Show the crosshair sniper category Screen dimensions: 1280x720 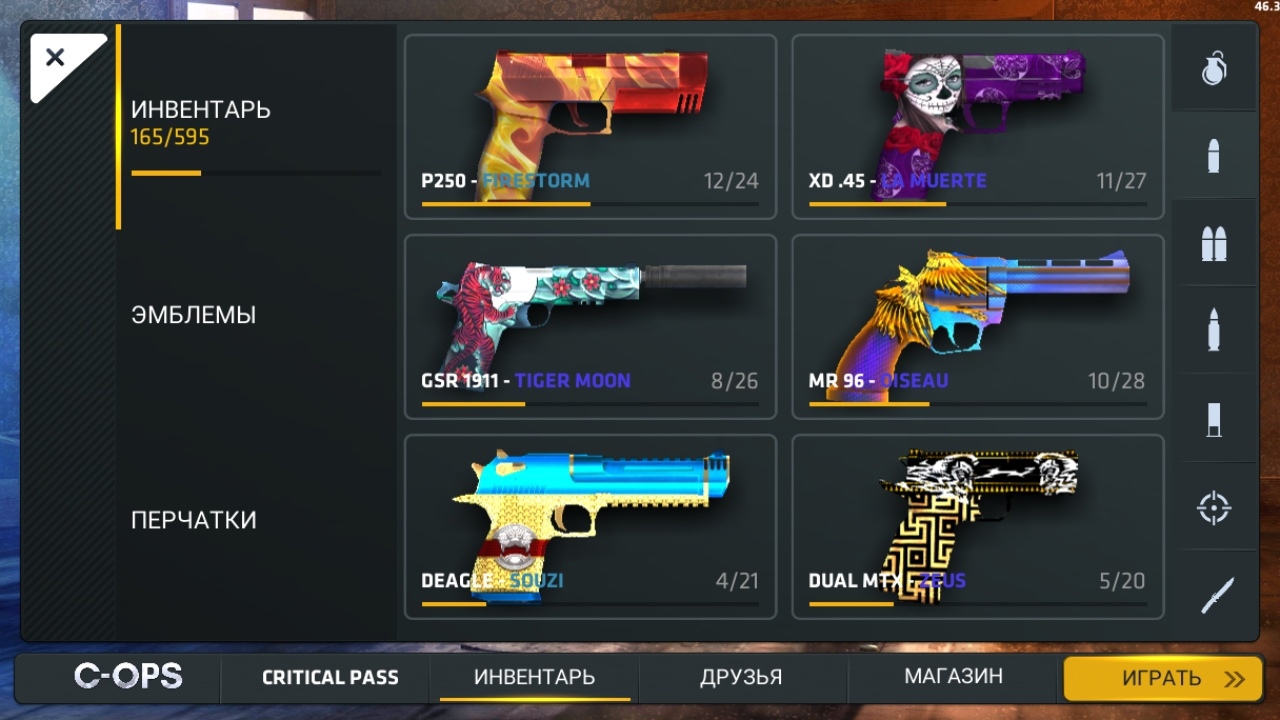[1214, 507]
